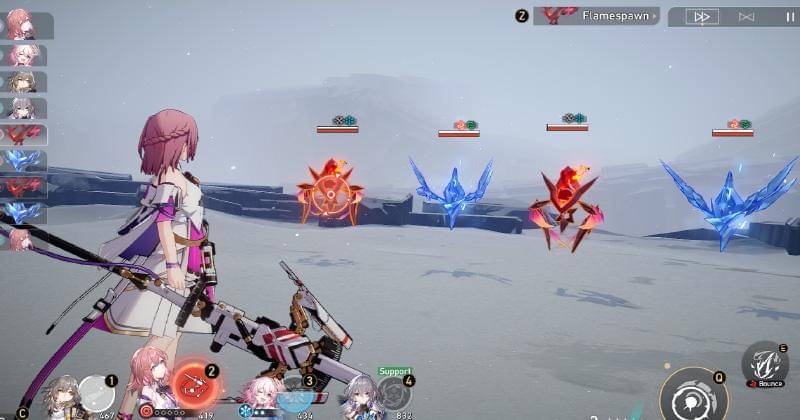800x420 pixels.
Task: Toggle the double-speed battle button
Action: (703, 16)
